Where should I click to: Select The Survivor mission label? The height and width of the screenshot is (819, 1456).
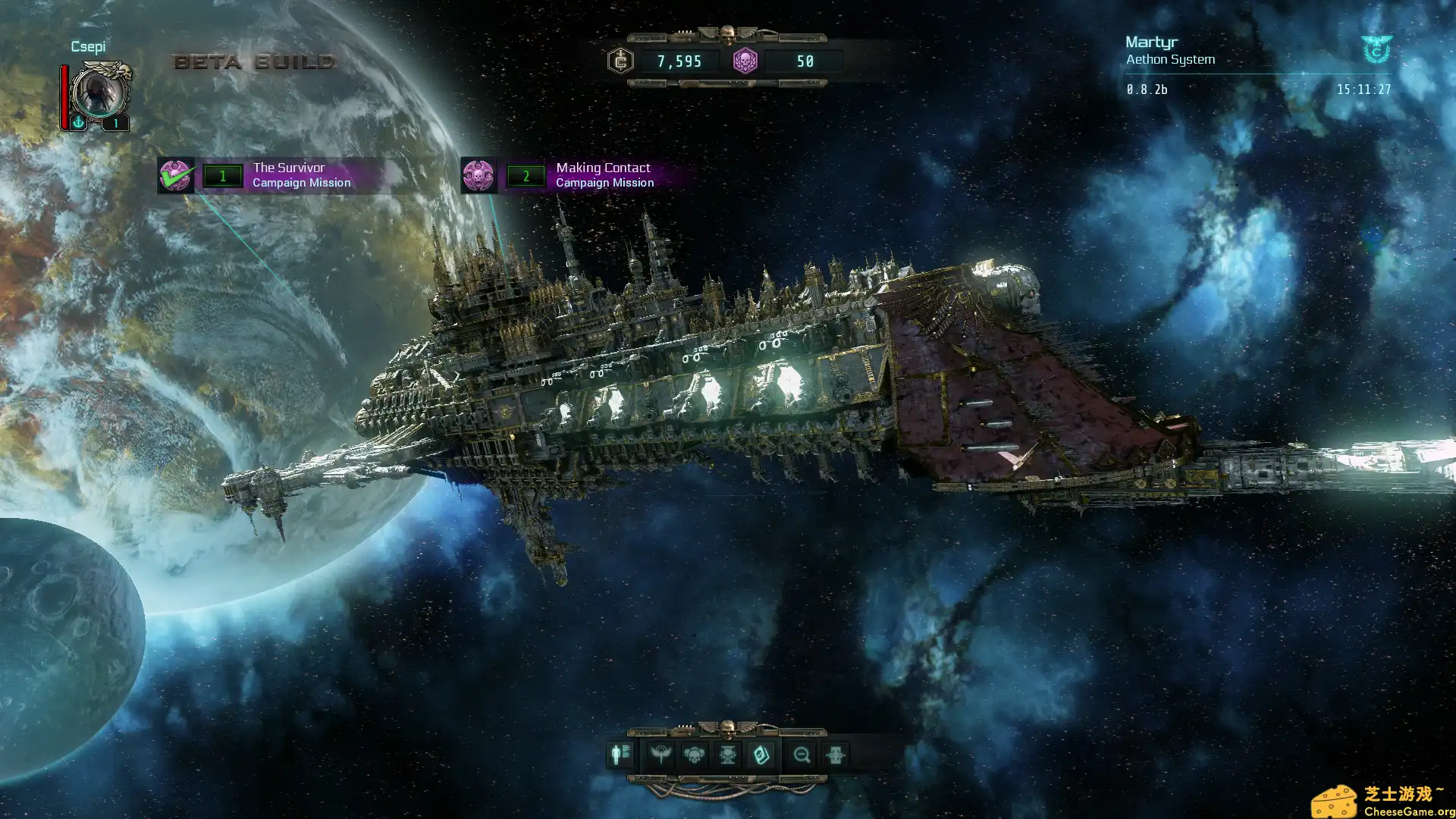[289, 167]
